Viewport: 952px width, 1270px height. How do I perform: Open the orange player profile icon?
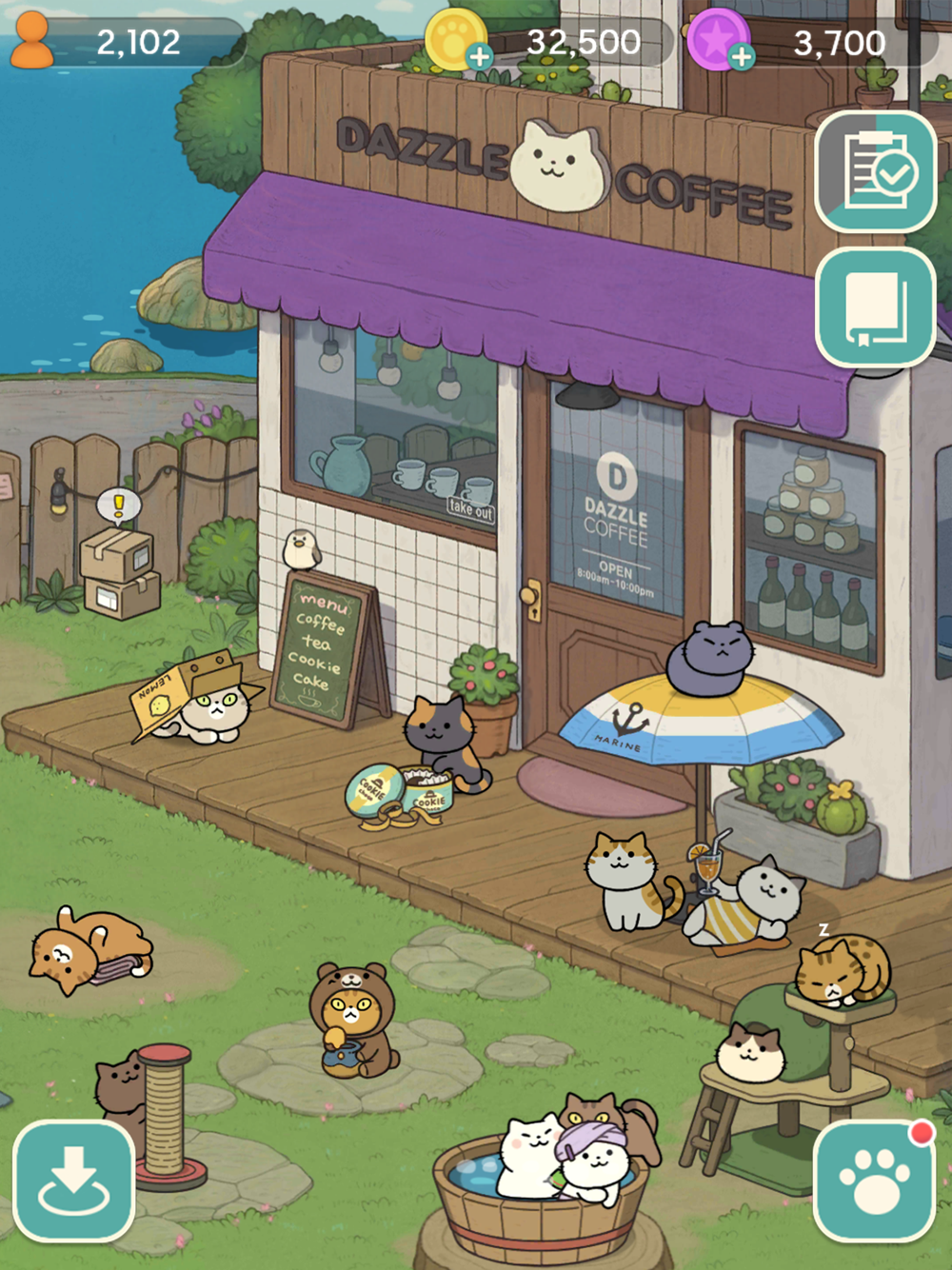tap(31, 40)
